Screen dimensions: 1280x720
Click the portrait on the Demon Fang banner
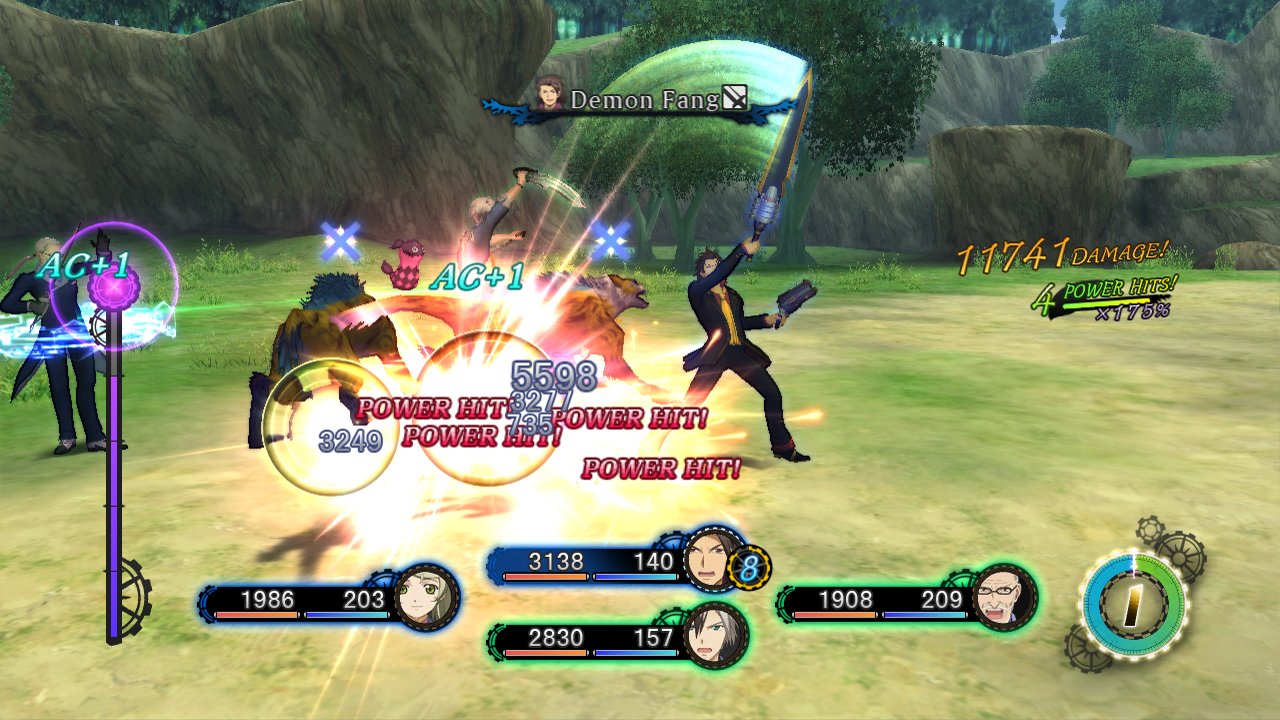tap(549, 97)
